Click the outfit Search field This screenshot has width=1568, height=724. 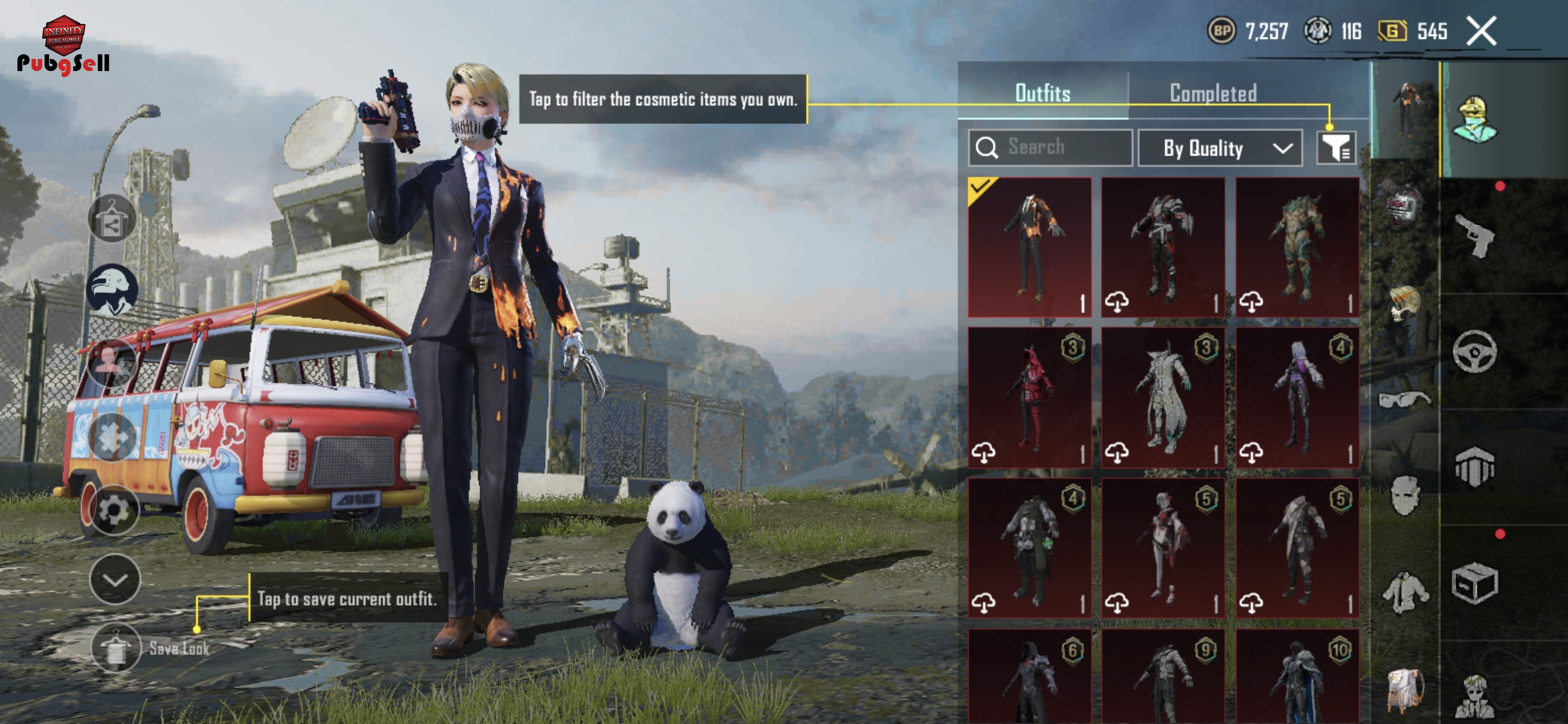(1050, 147)
